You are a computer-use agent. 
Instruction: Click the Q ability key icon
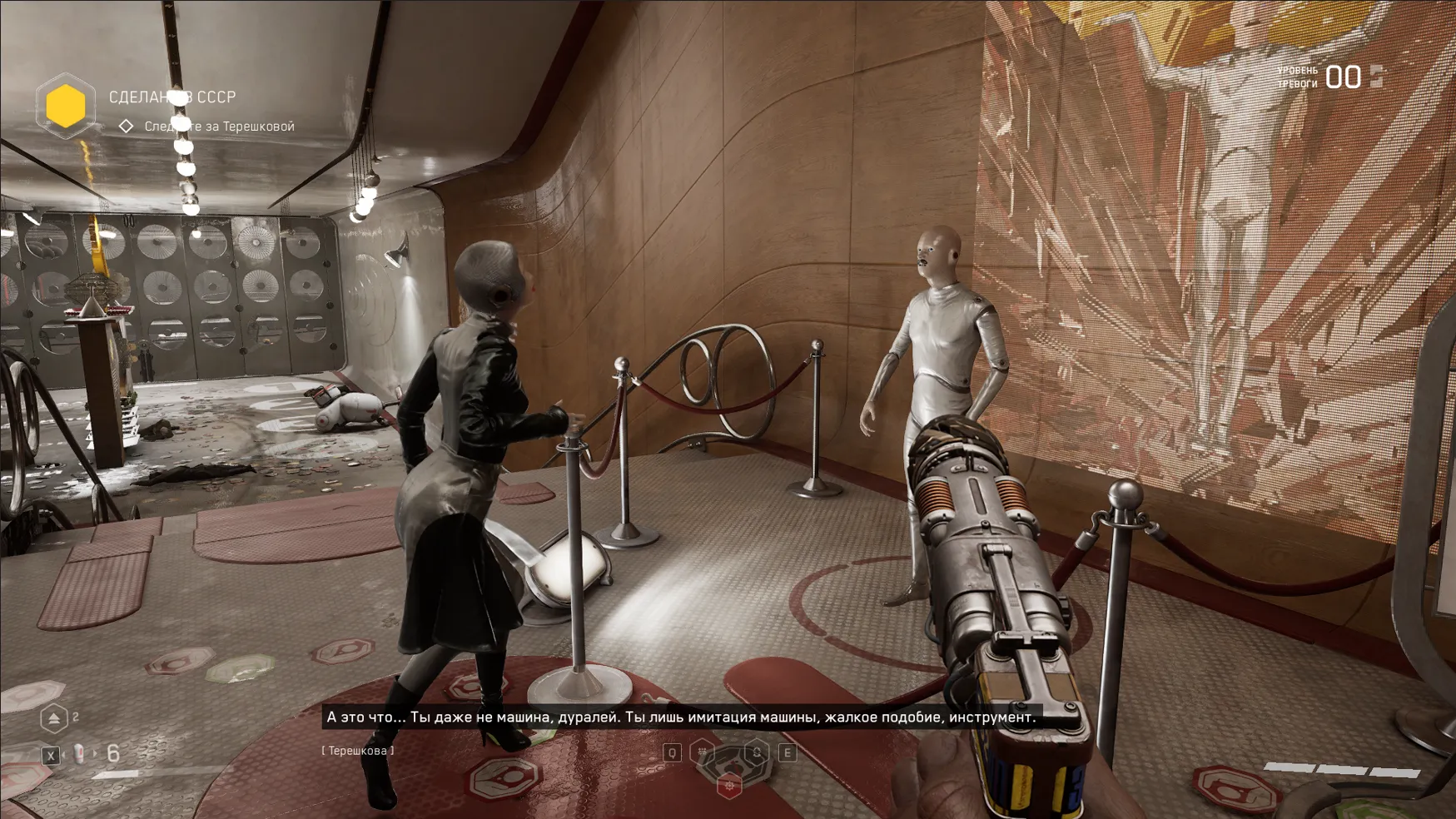tap(671, 752)
